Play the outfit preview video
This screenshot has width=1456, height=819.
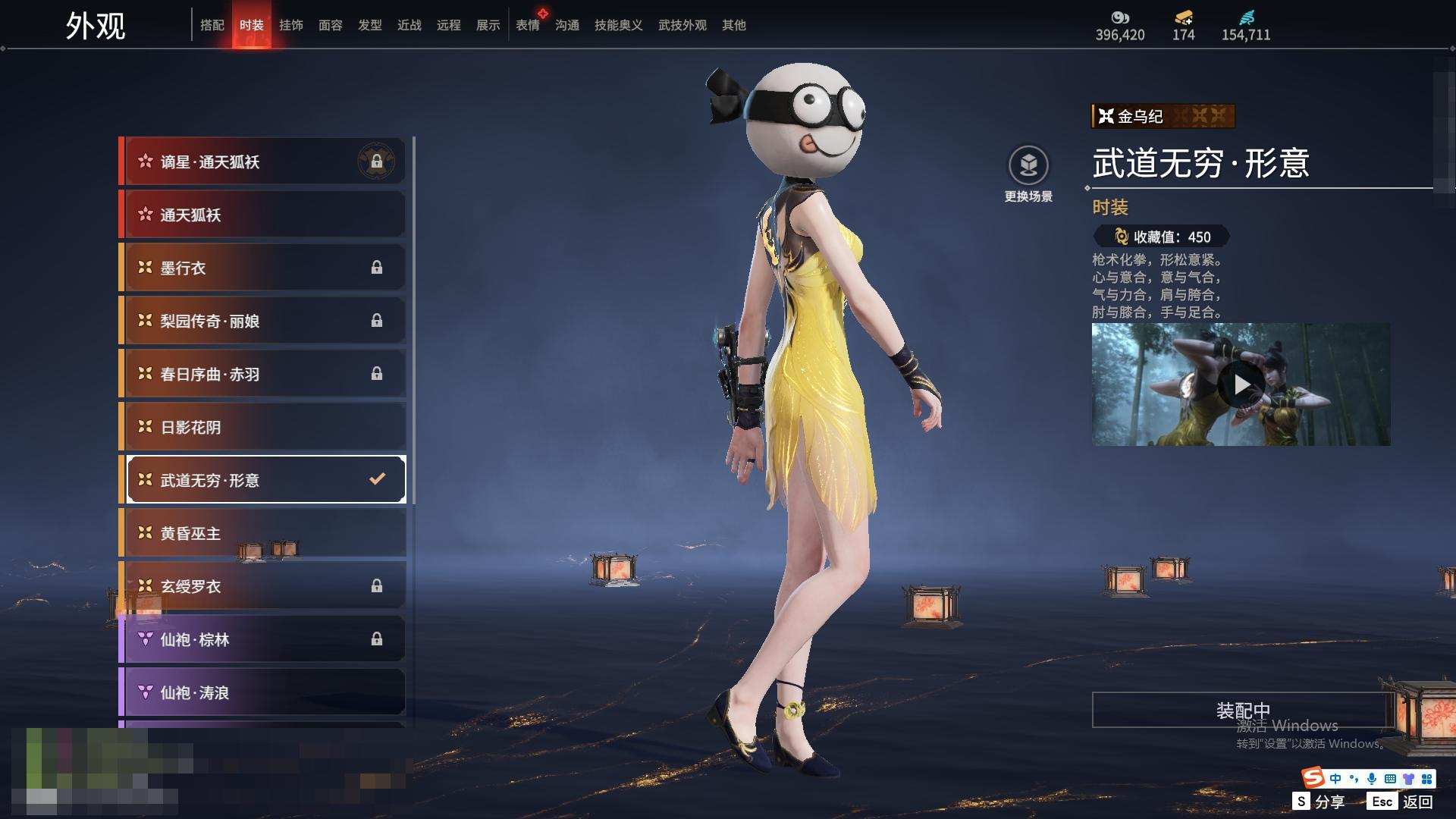1241,384
